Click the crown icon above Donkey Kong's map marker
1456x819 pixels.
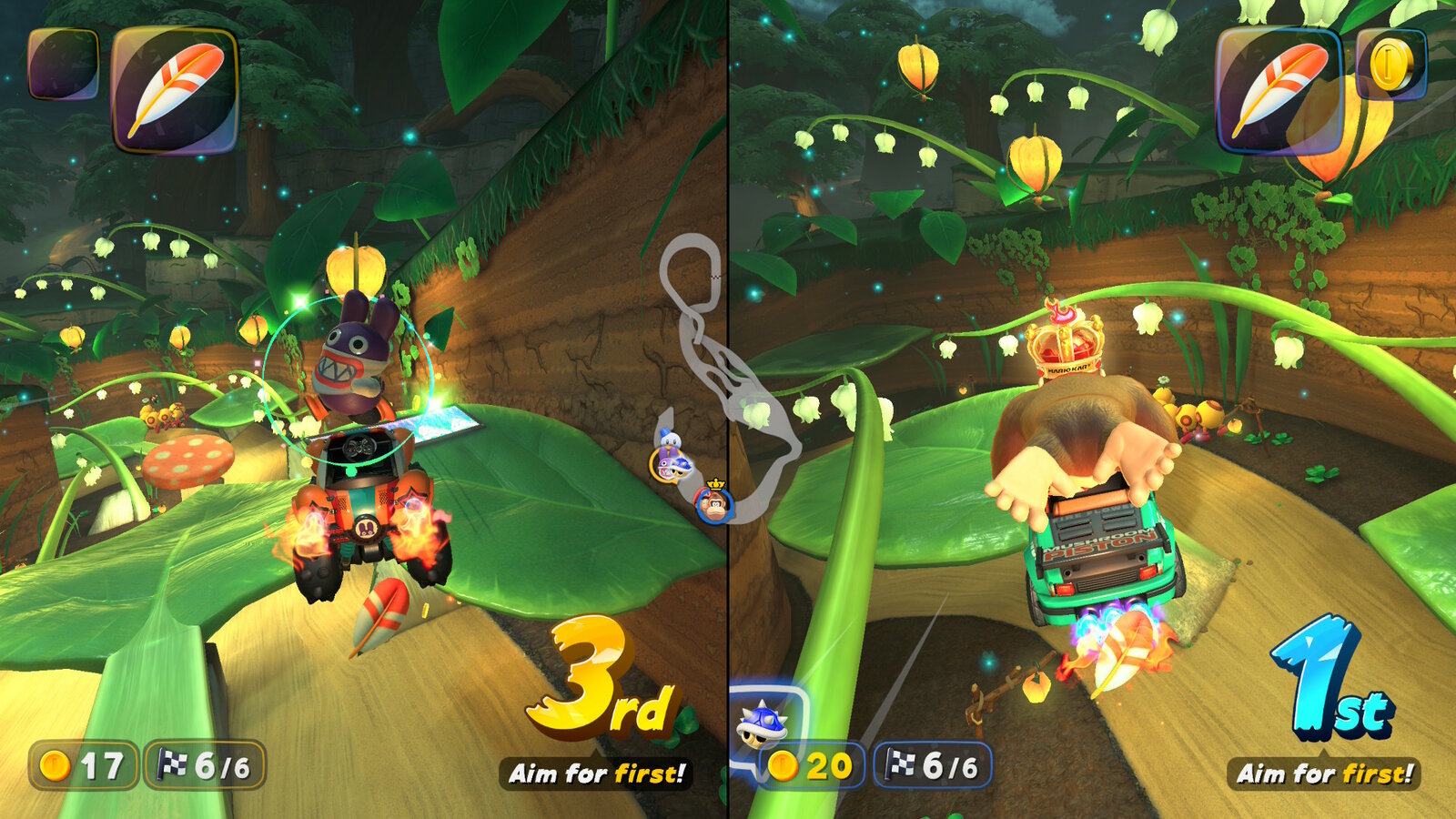[716, 485]
